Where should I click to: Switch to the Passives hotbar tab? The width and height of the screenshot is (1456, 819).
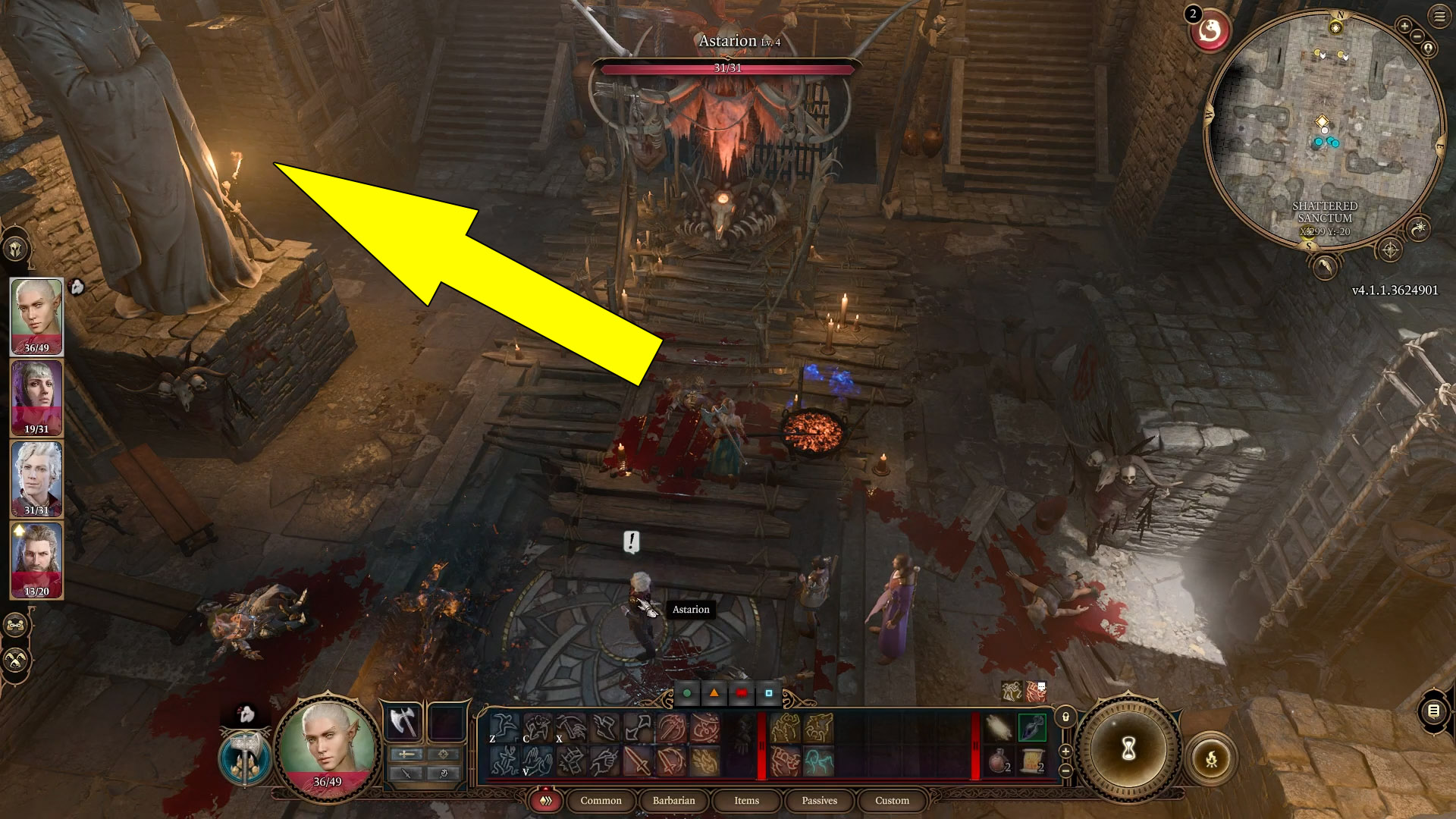pos(820,801)
